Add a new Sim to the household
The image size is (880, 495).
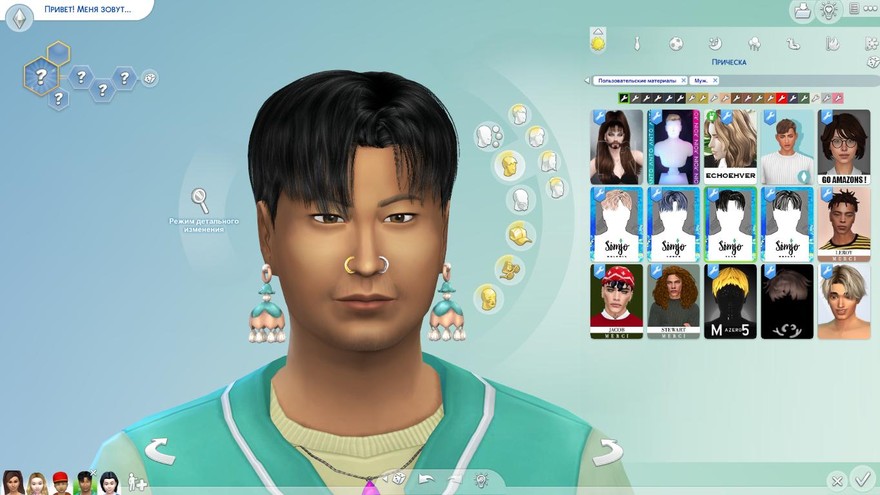point(136,484)
